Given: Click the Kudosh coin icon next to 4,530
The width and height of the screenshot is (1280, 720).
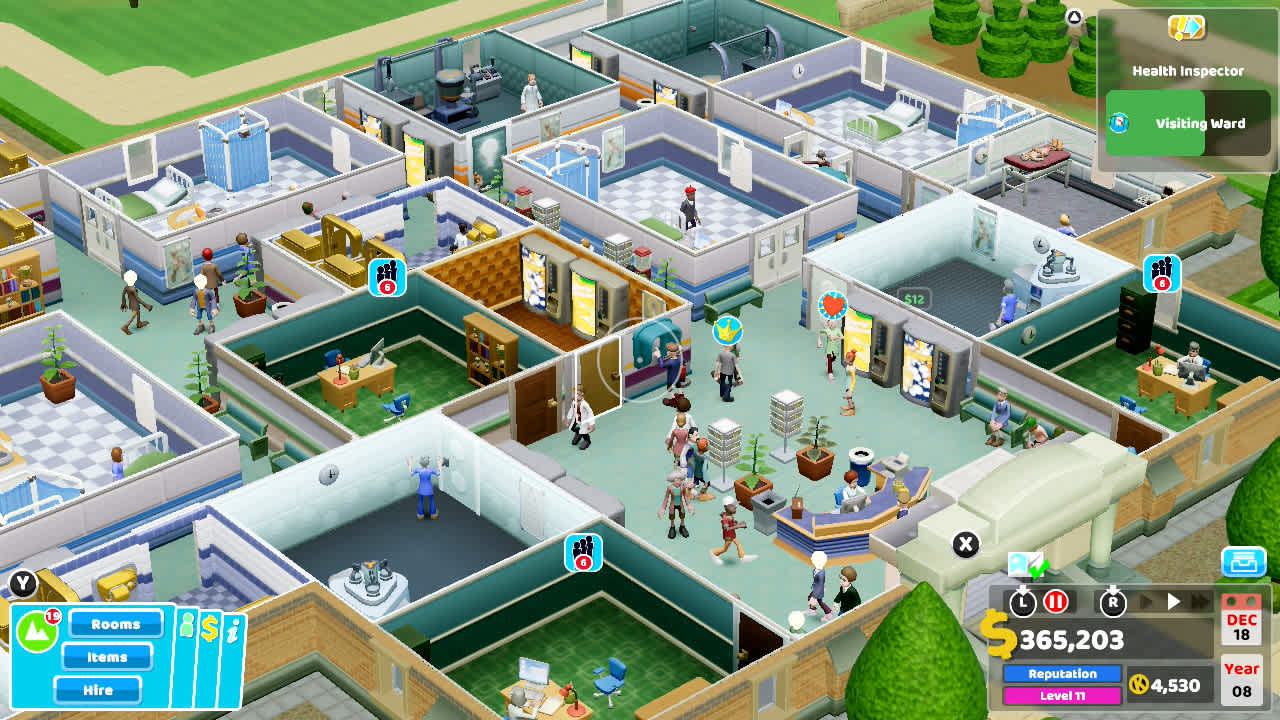Looking at the screenshot, I should [1138, 687].
